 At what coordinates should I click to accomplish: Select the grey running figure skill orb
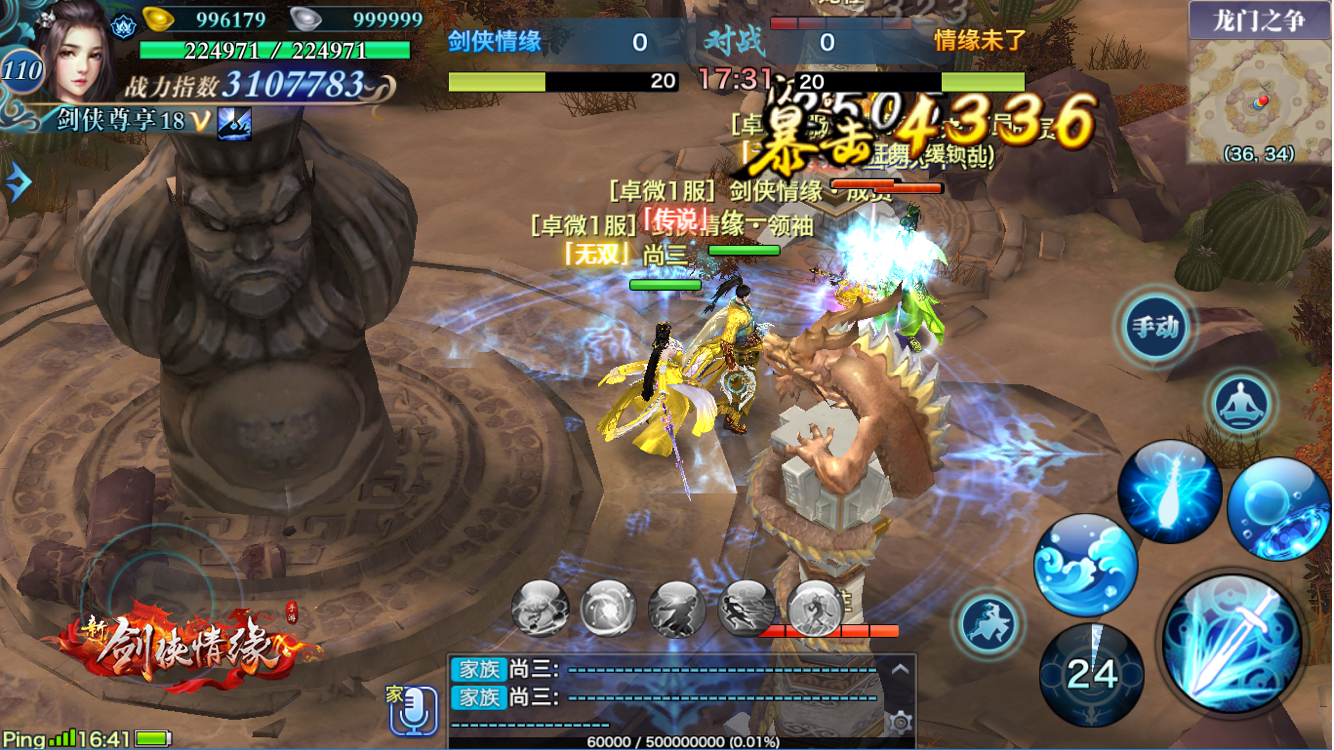coord(746,607)
